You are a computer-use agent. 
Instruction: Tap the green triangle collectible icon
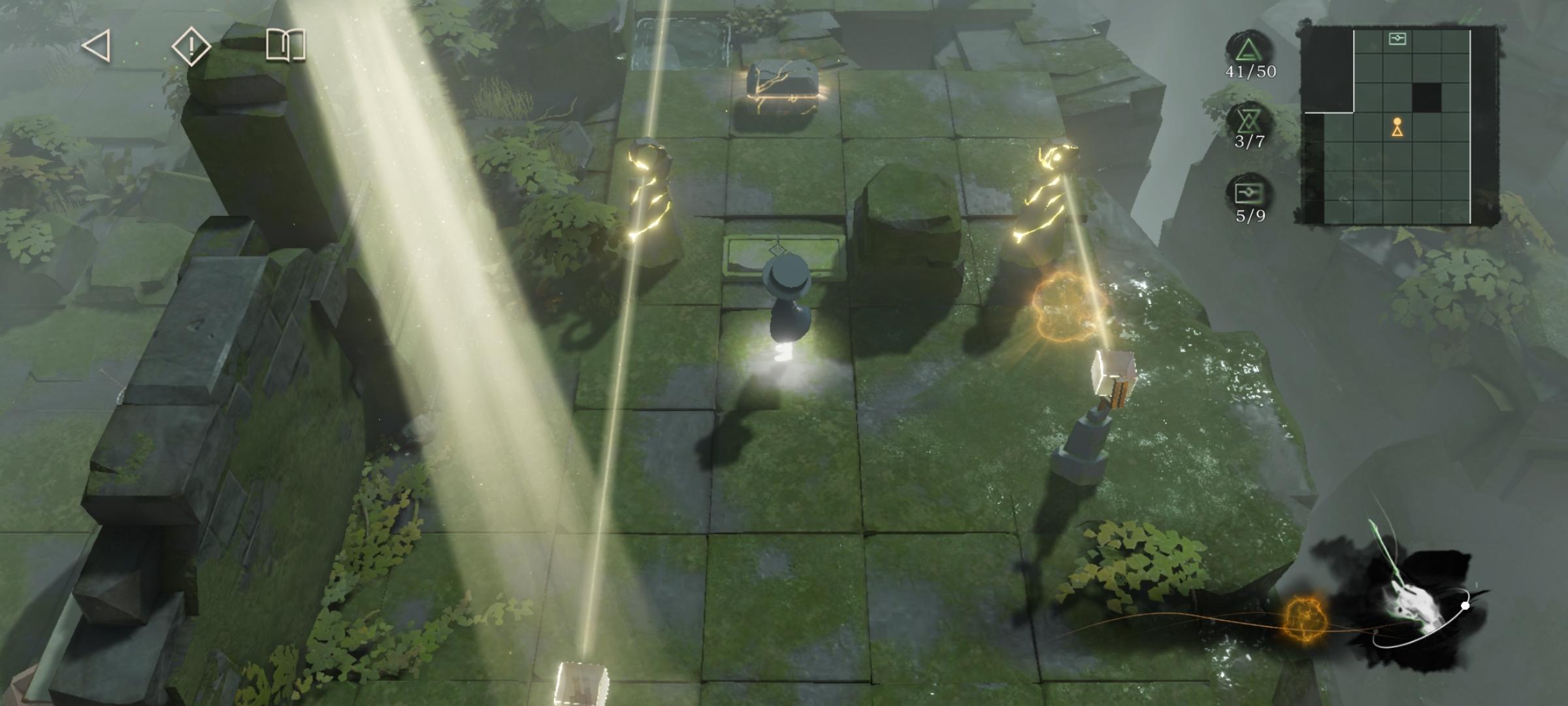click(1249, 51)
